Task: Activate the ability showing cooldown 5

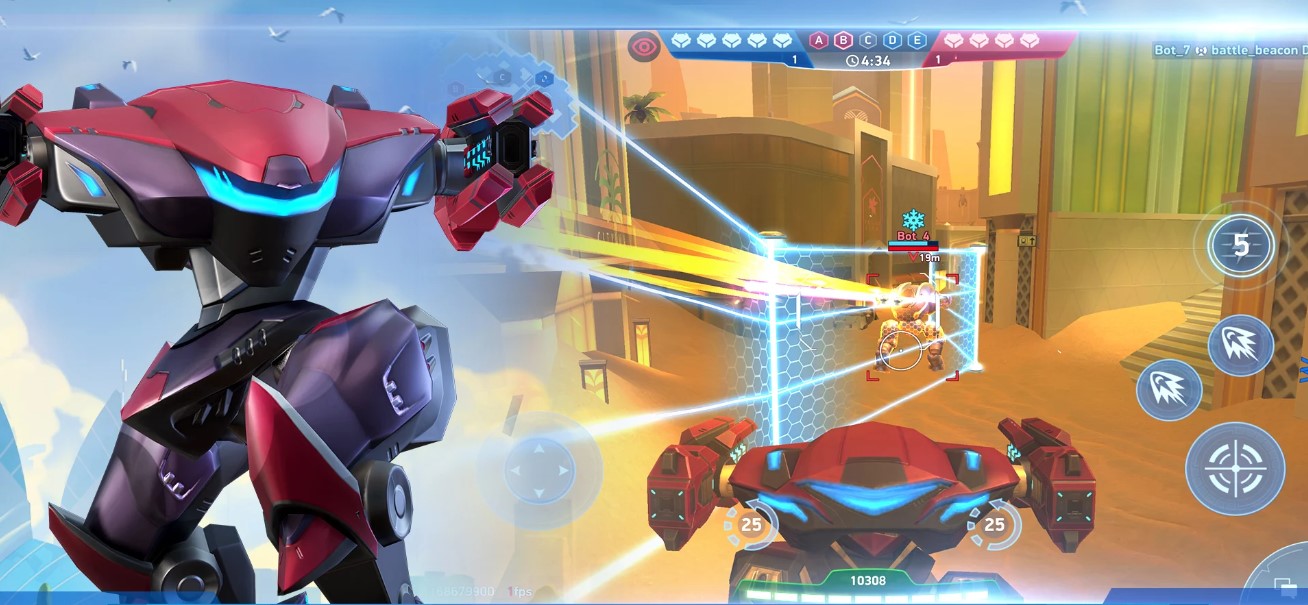Action: point(1240,246)
